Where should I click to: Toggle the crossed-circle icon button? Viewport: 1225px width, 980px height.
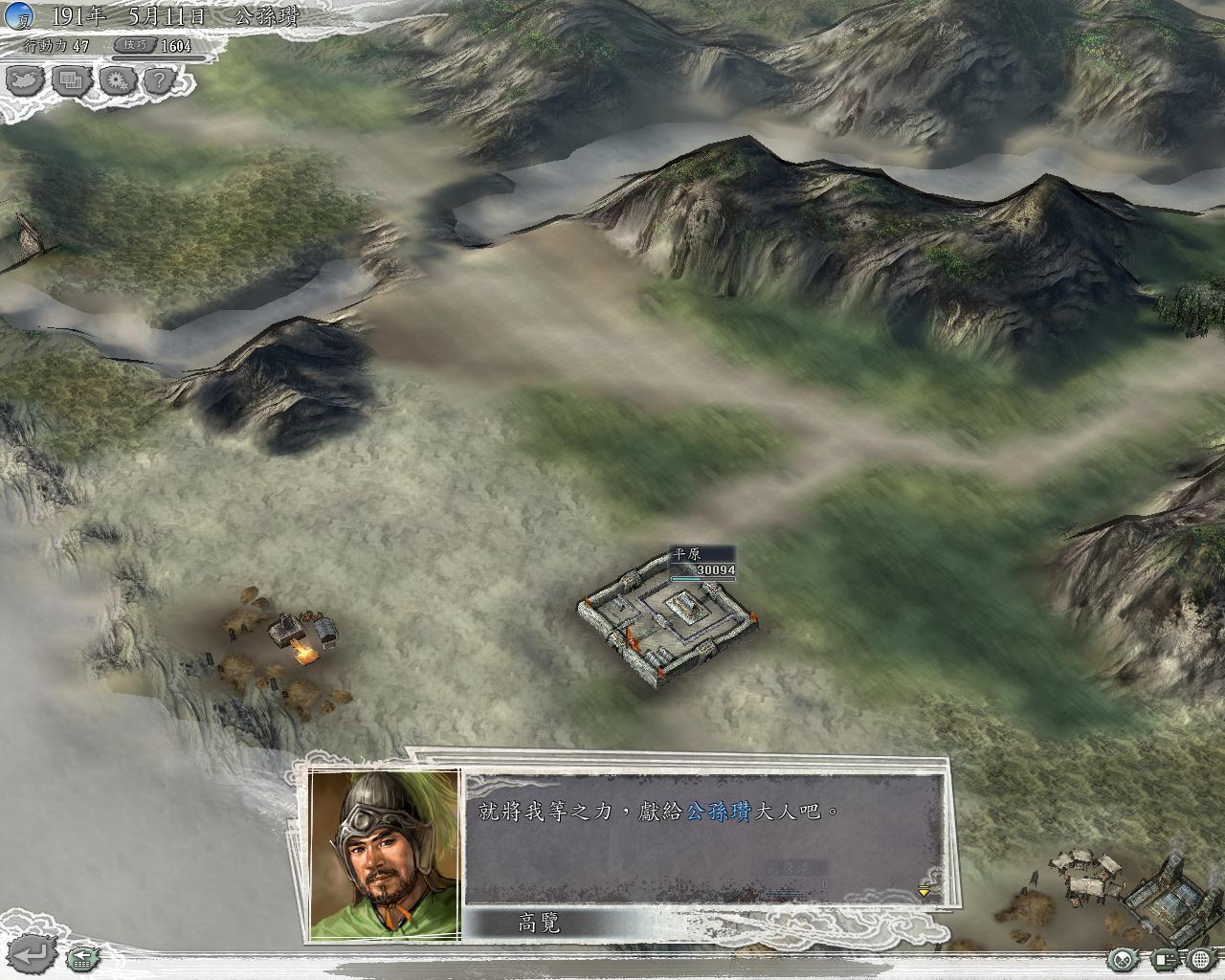(x=1122, y=958)
